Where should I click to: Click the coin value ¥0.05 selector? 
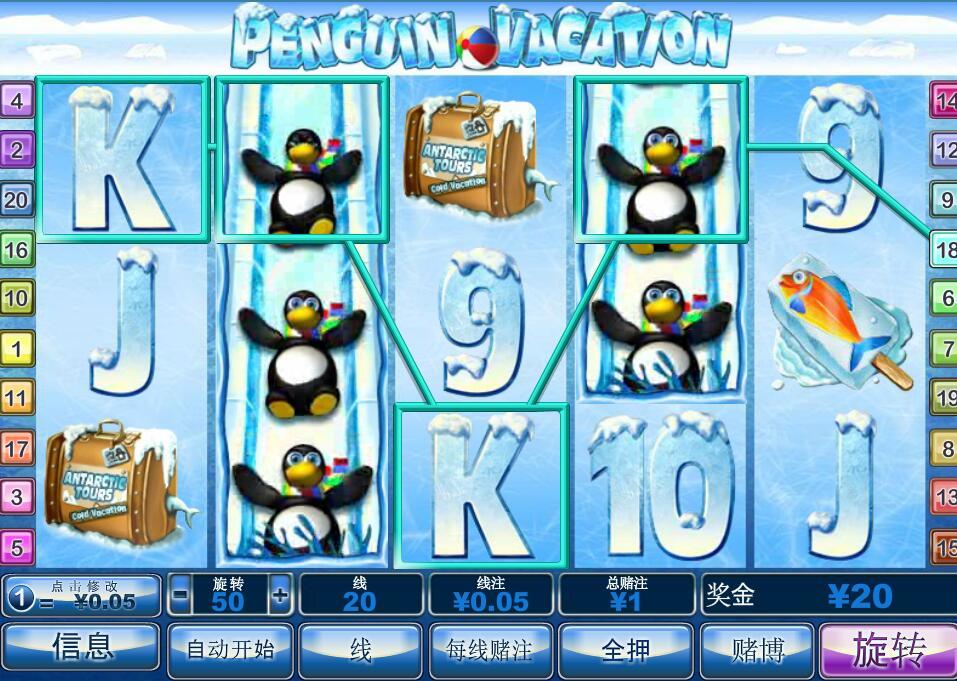coord(82,596)
